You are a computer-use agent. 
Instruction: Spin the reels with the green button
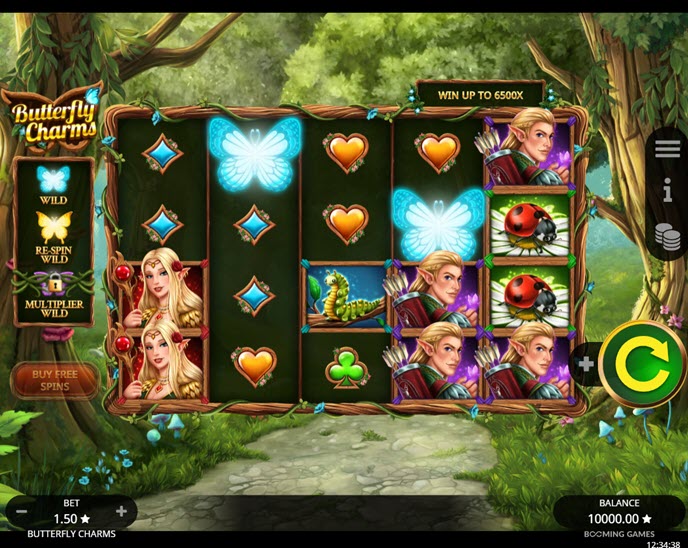click(x=643, y=363)
